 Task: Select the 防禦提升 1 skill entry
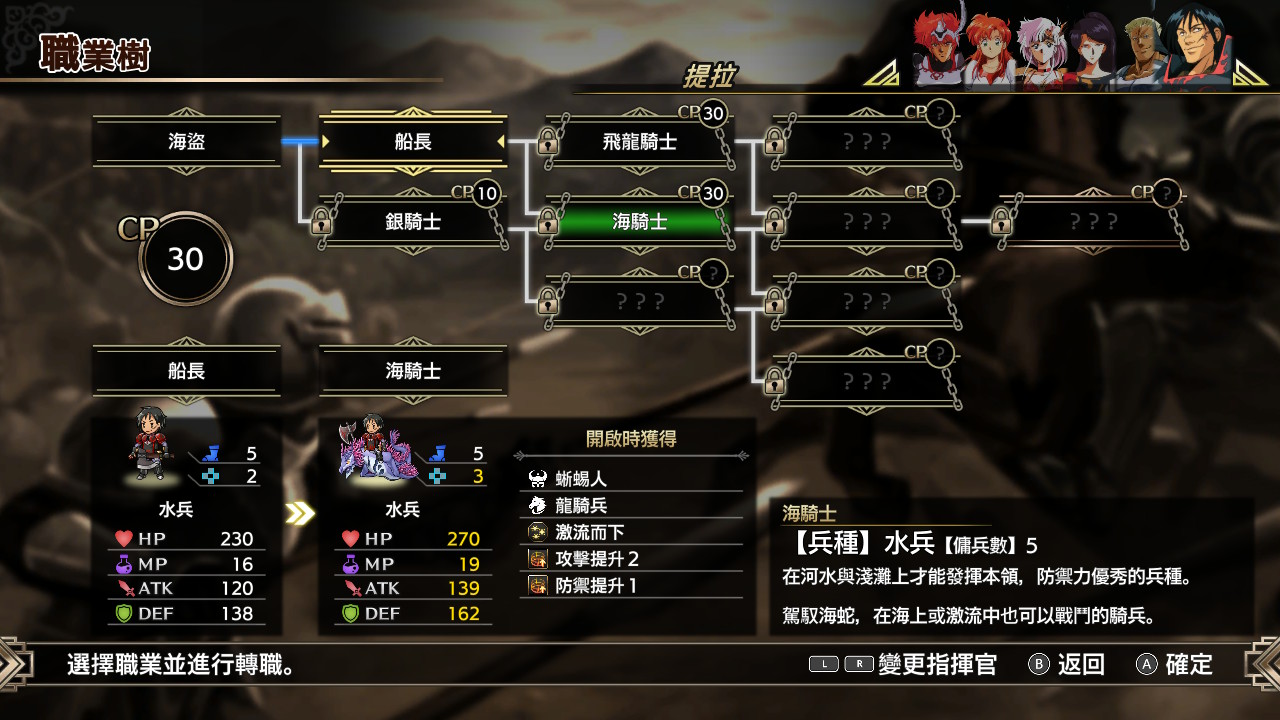[x=632, y=585]
